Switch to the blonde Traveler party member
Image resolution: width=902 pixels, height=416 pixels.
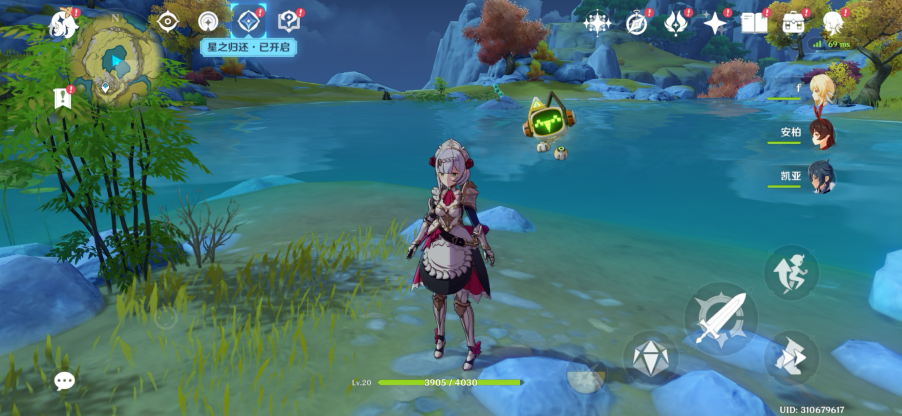[821, 88]
